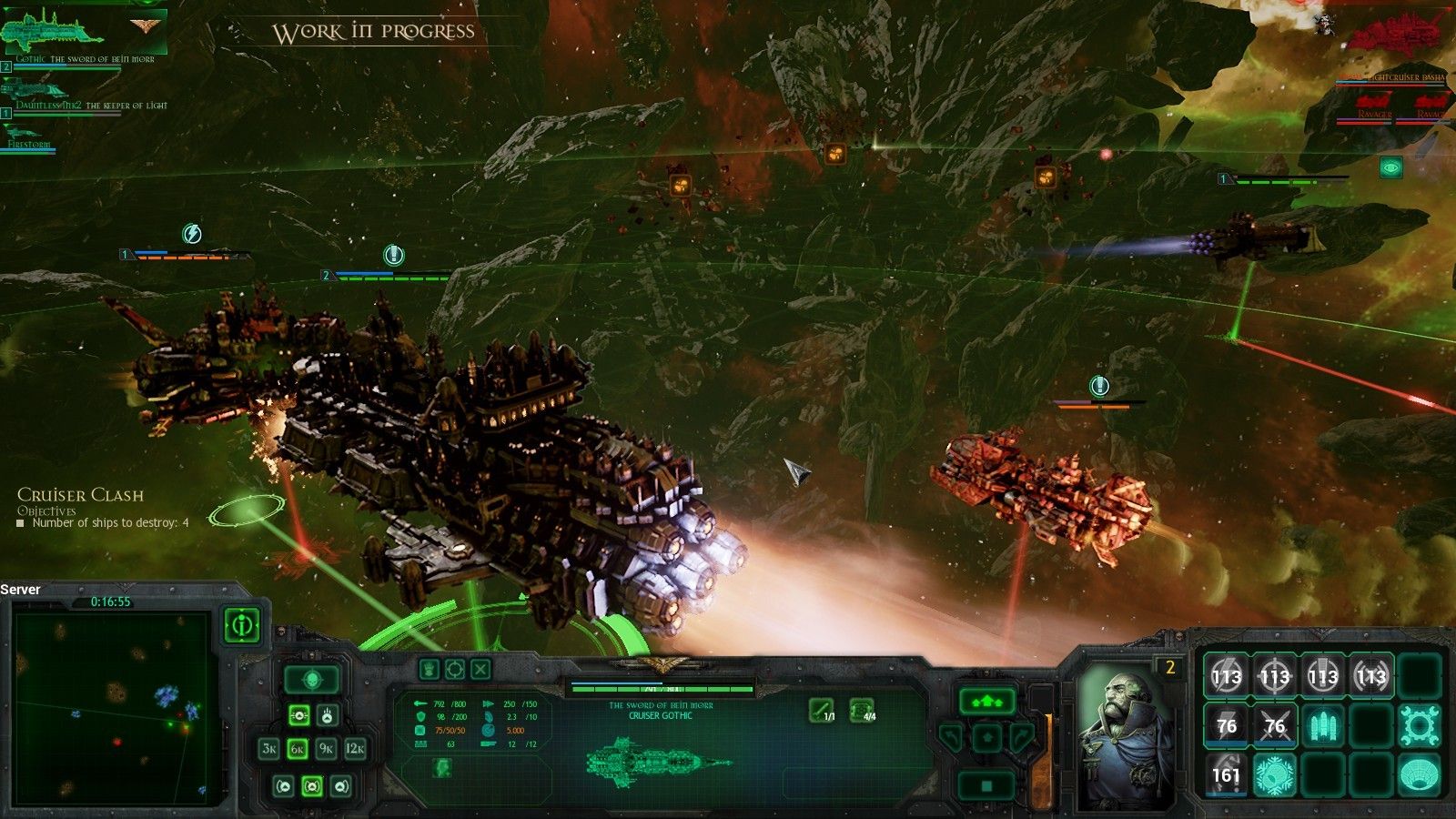Toggle the info button beside the minimap
The width and height of the screenshot is (1456, 819).
241,625
